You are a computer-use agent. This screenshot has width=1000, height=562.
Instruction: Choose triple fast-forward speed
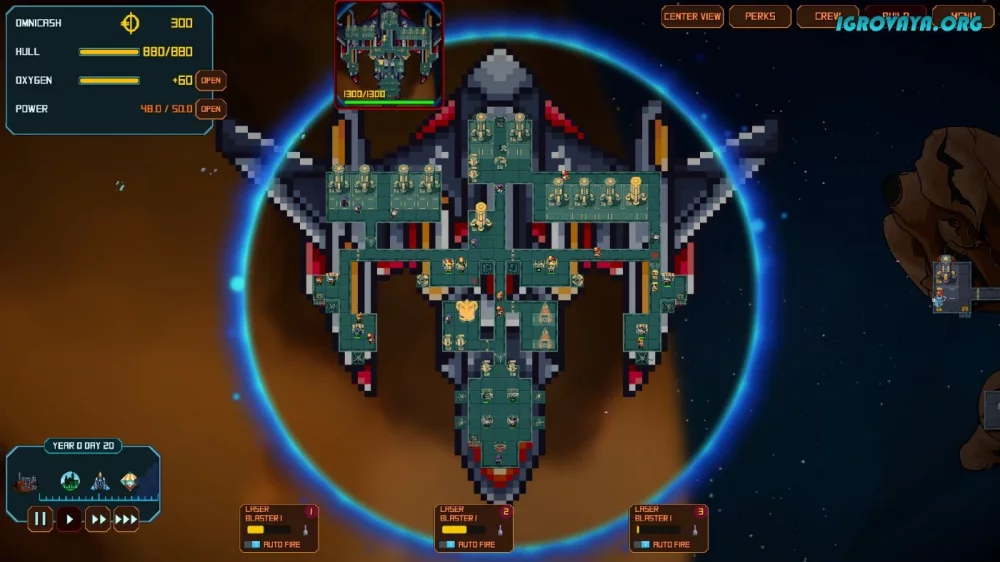pos(126,519)
